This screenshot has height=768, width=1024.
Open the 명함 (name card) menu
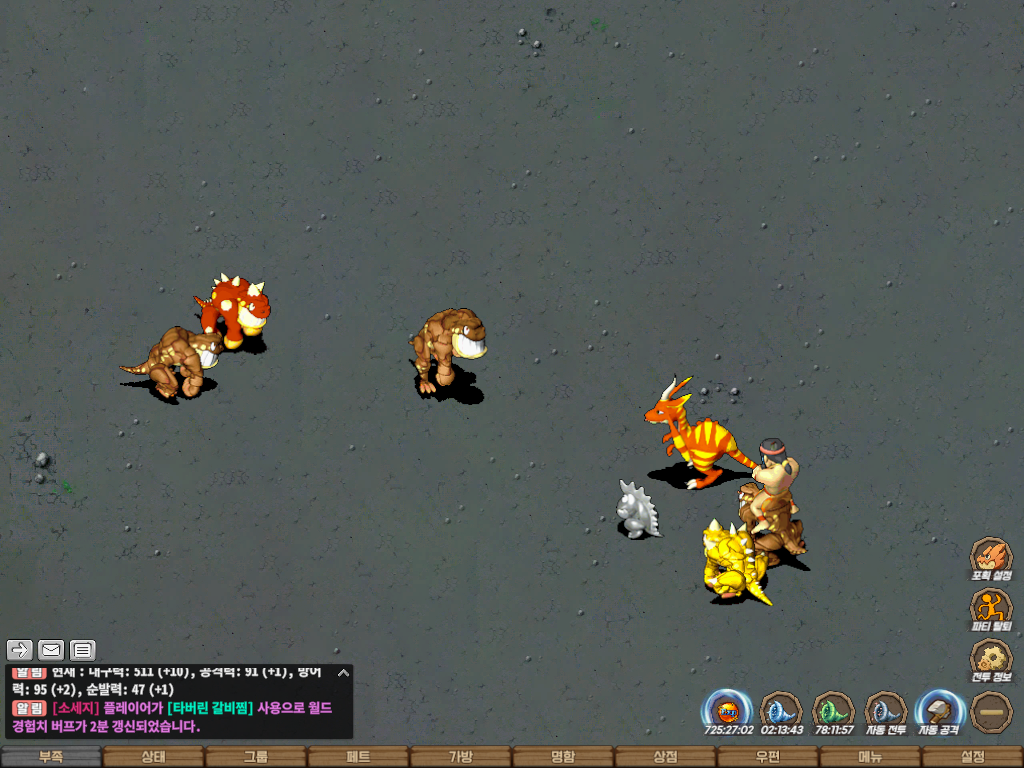point(563,757)
